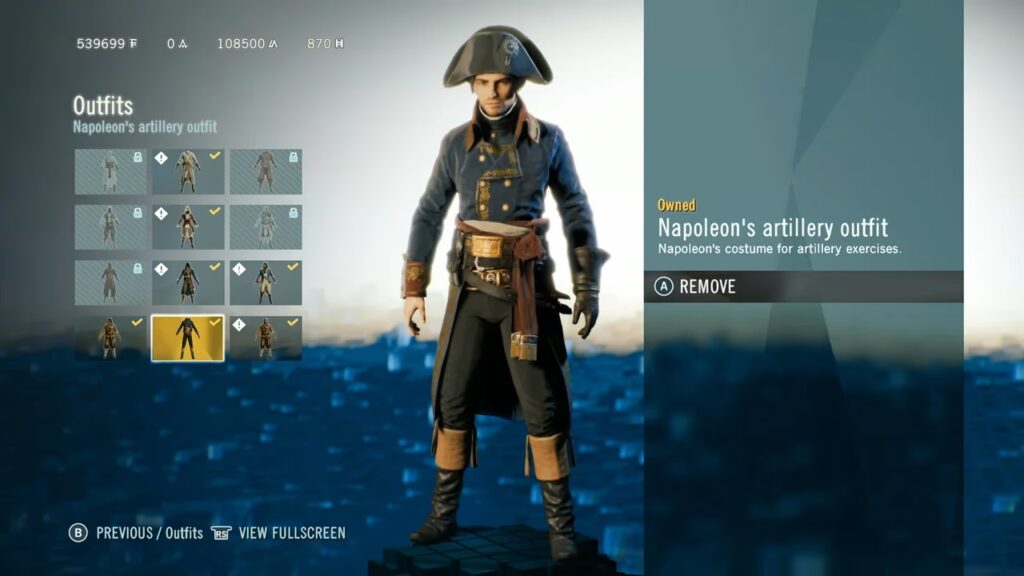This screenshot has width=1024, height=576.
Task: Select the highlighted gold Napoleon outfit tile
Action: [188, 338]
